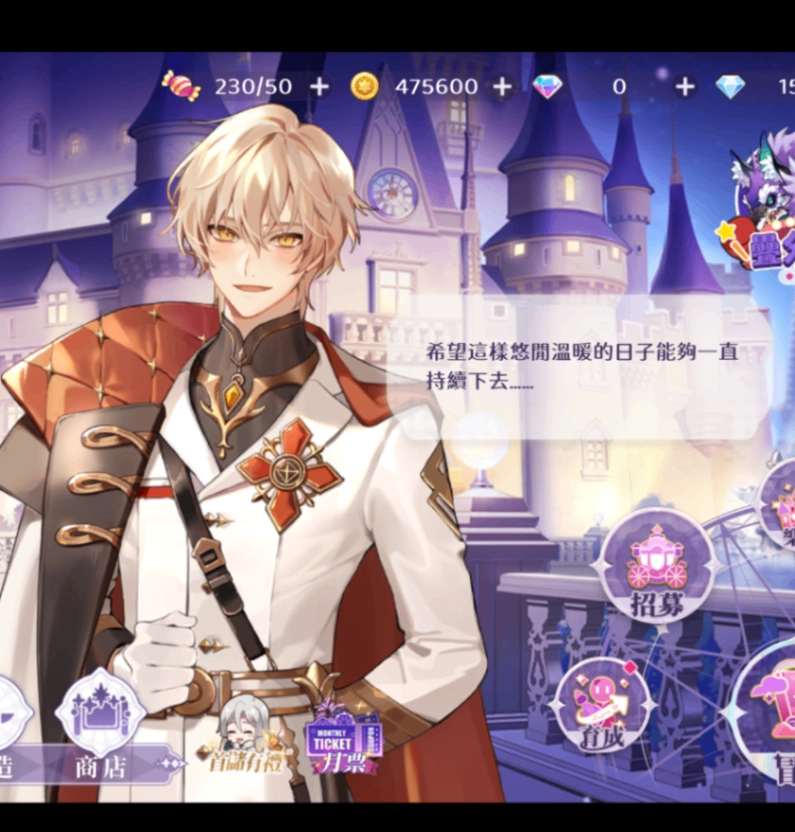Tap the character's dialogue speech bubble
Viewport: 795px width, 832px height.
tap(584, 368)
